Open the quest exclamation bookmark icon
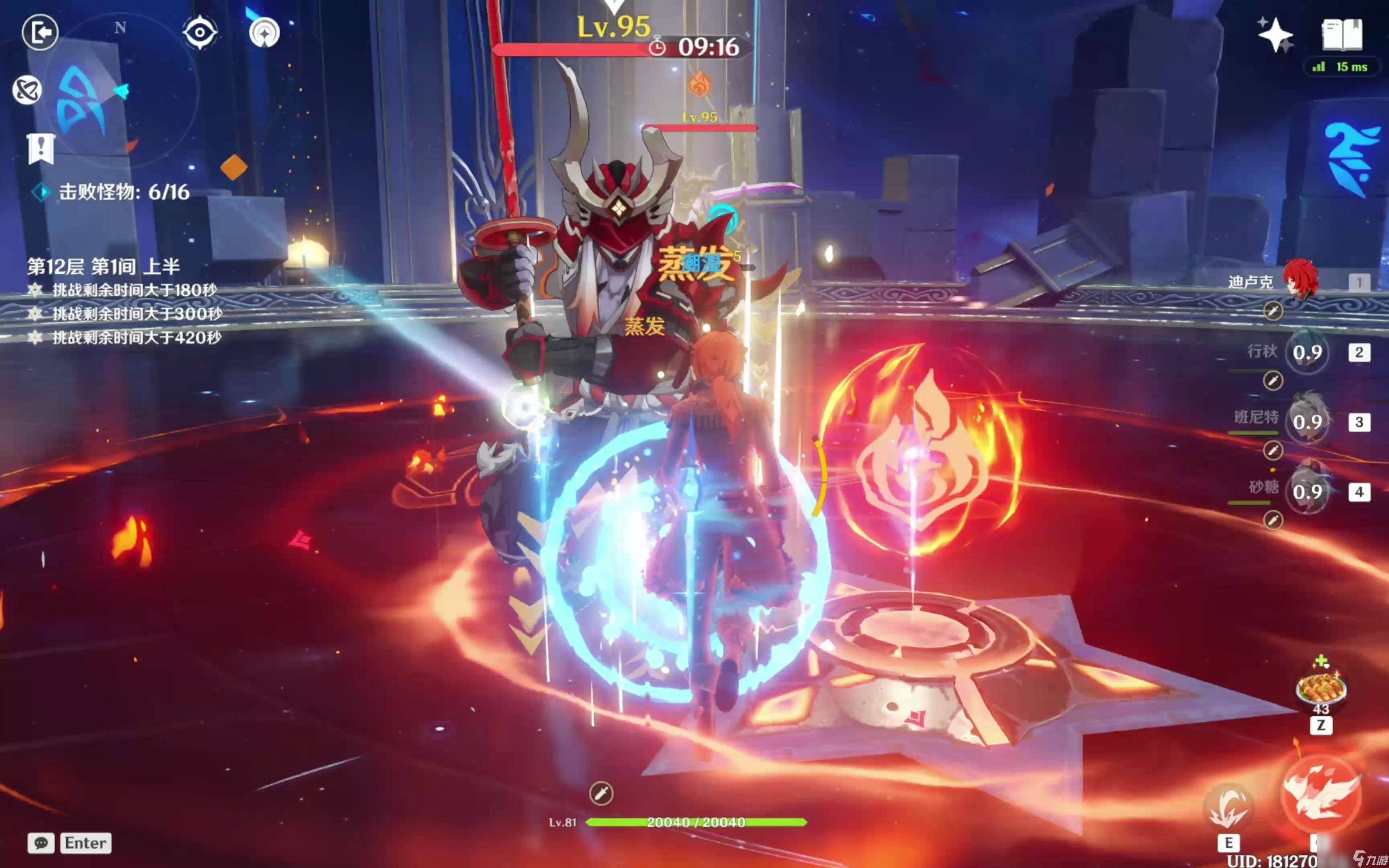 click(x=41, y=149)
